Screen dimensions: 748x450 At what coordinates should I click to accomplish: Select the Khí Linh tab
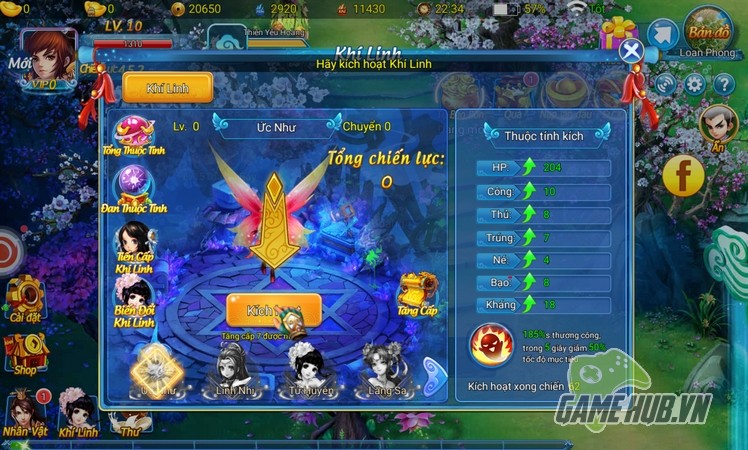(x=168, y=87)
